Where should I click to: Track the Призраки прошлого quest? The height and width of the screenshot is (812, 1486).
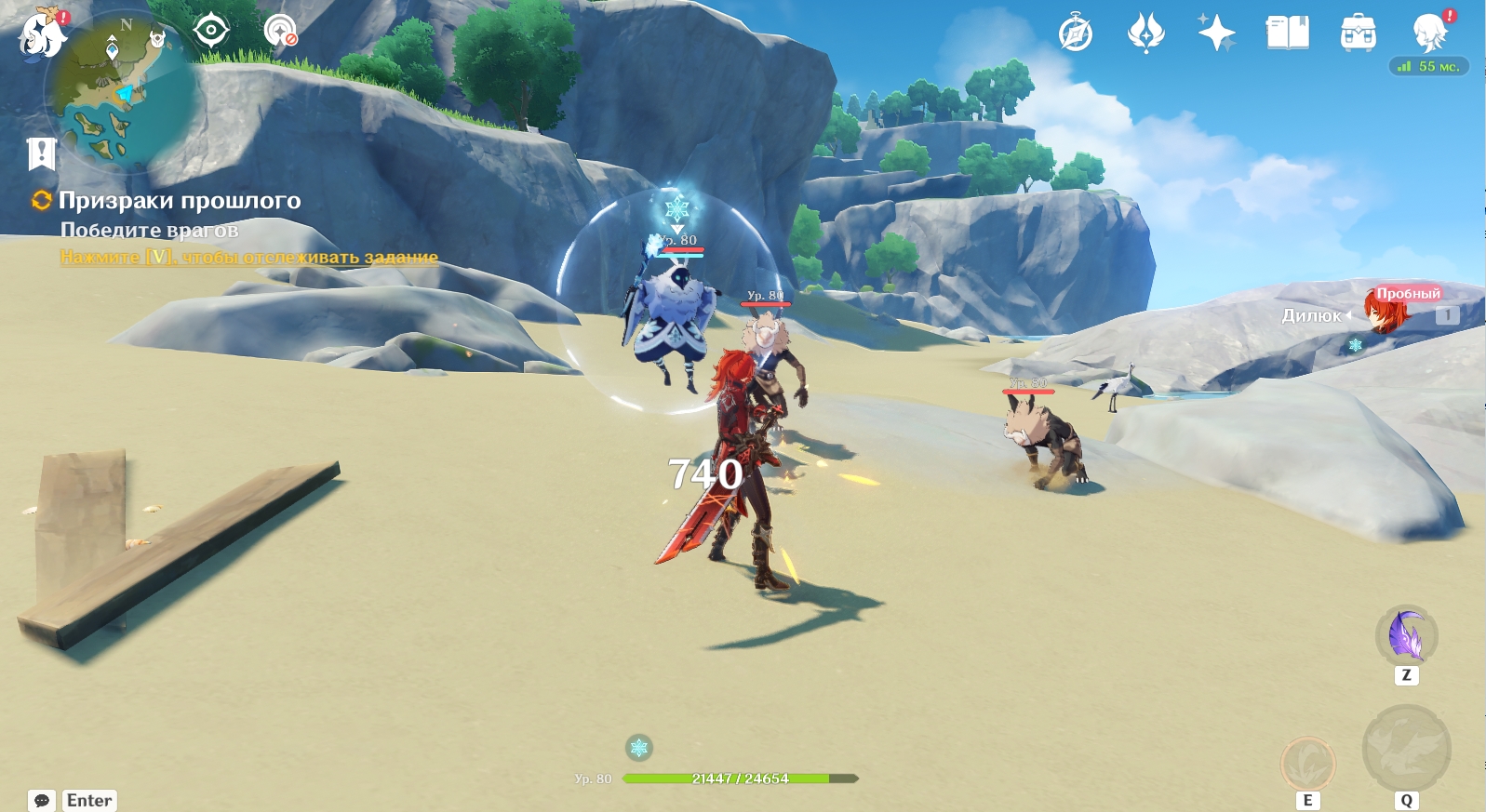[x=179, y=201]
